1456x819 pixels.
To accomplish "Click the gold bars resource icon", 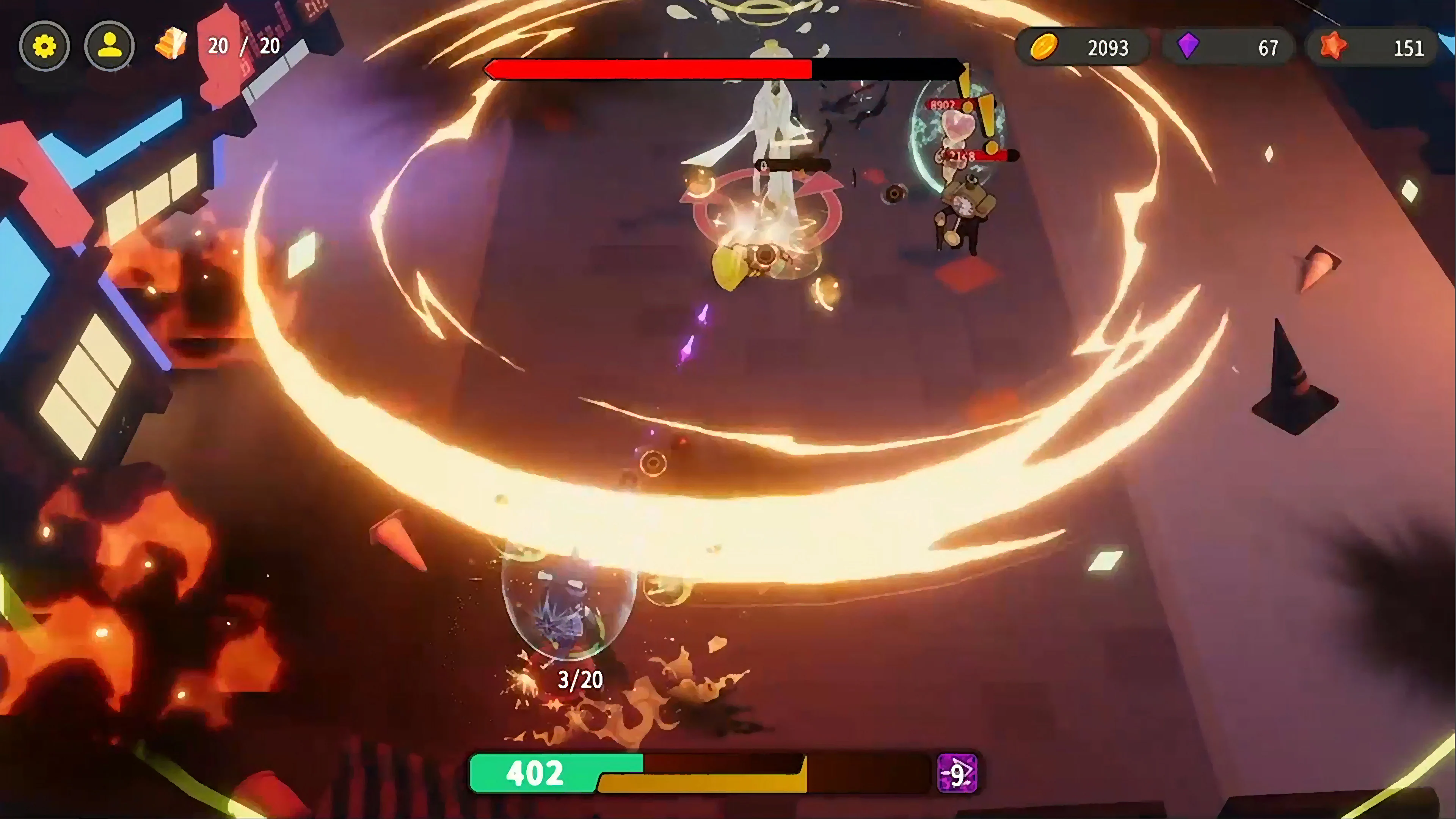I will (171, 44).
